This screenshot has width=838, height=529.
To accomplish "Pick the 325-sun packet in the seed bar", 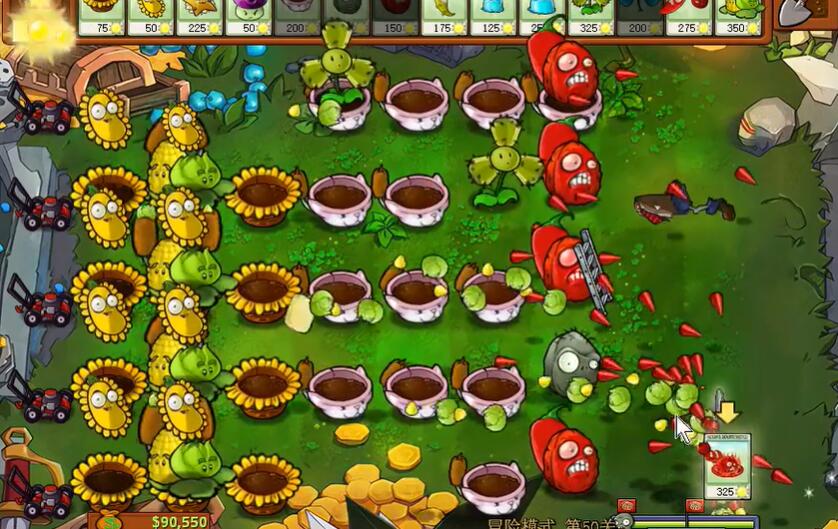I will (591, 16).
